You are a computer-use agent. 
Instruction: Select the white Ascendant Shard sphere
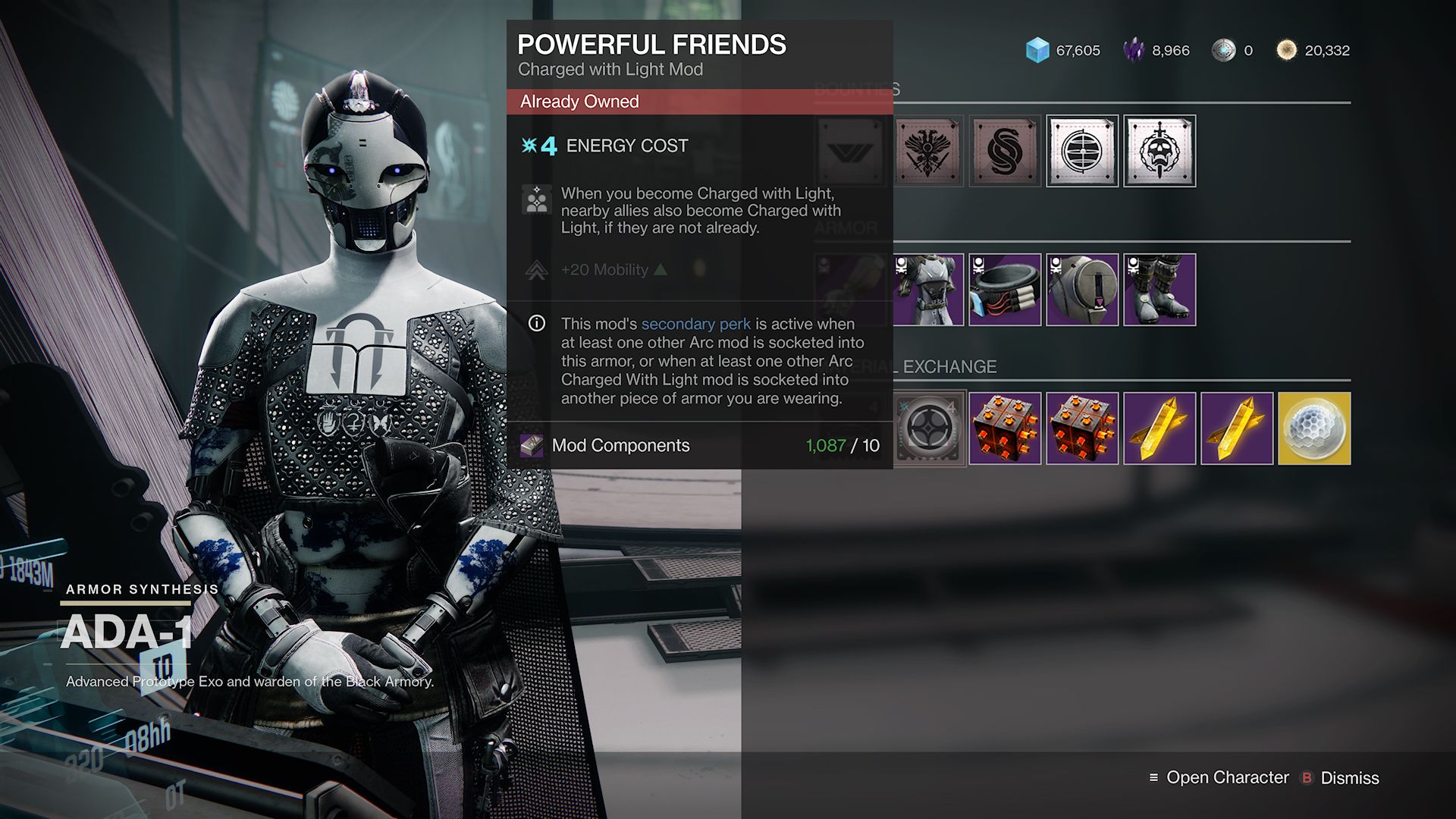[1314, 428]
